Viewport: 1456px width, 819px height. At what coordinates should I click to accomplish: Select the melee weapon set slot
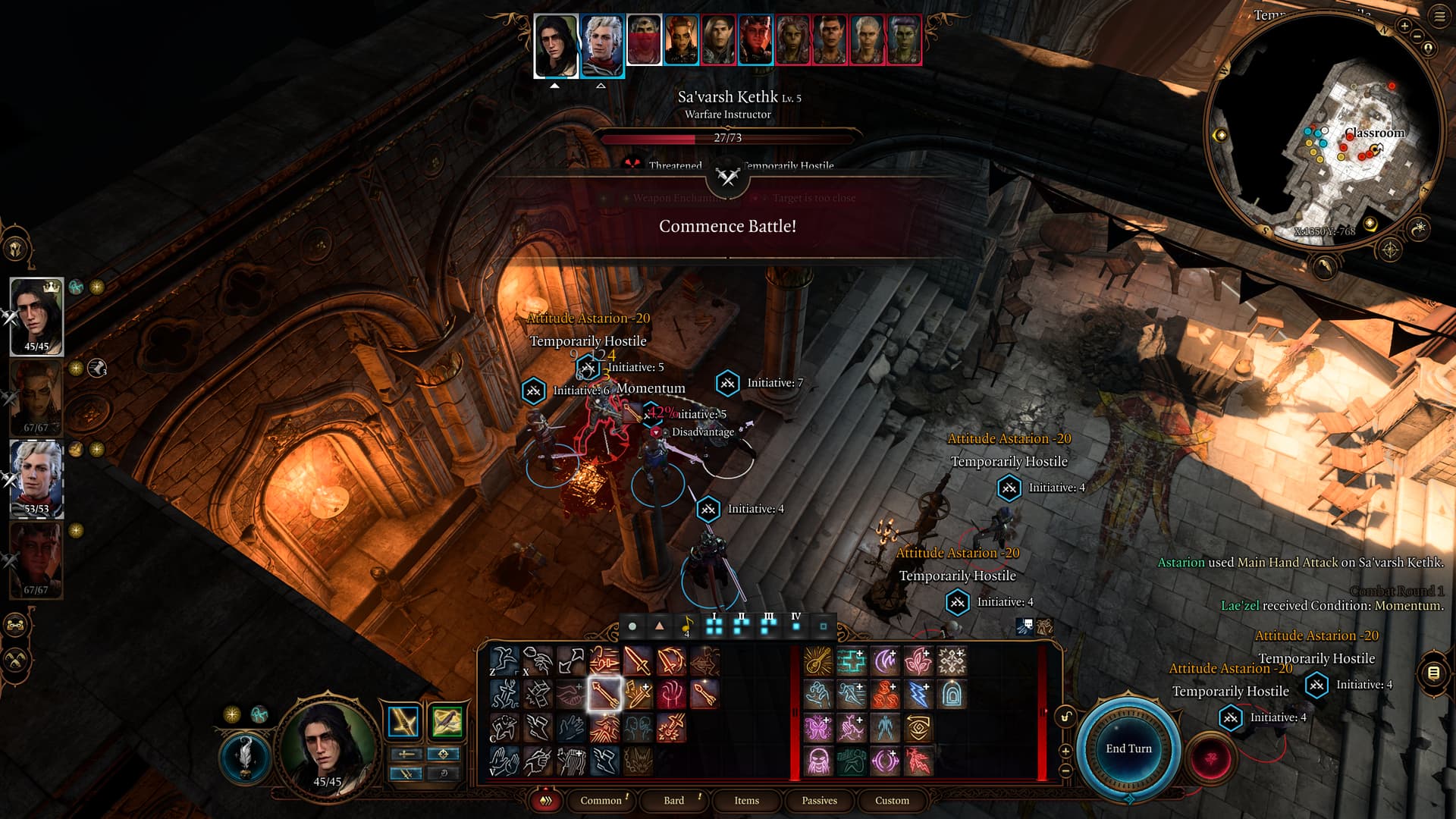pyautogui.click(x=403, y=722)
